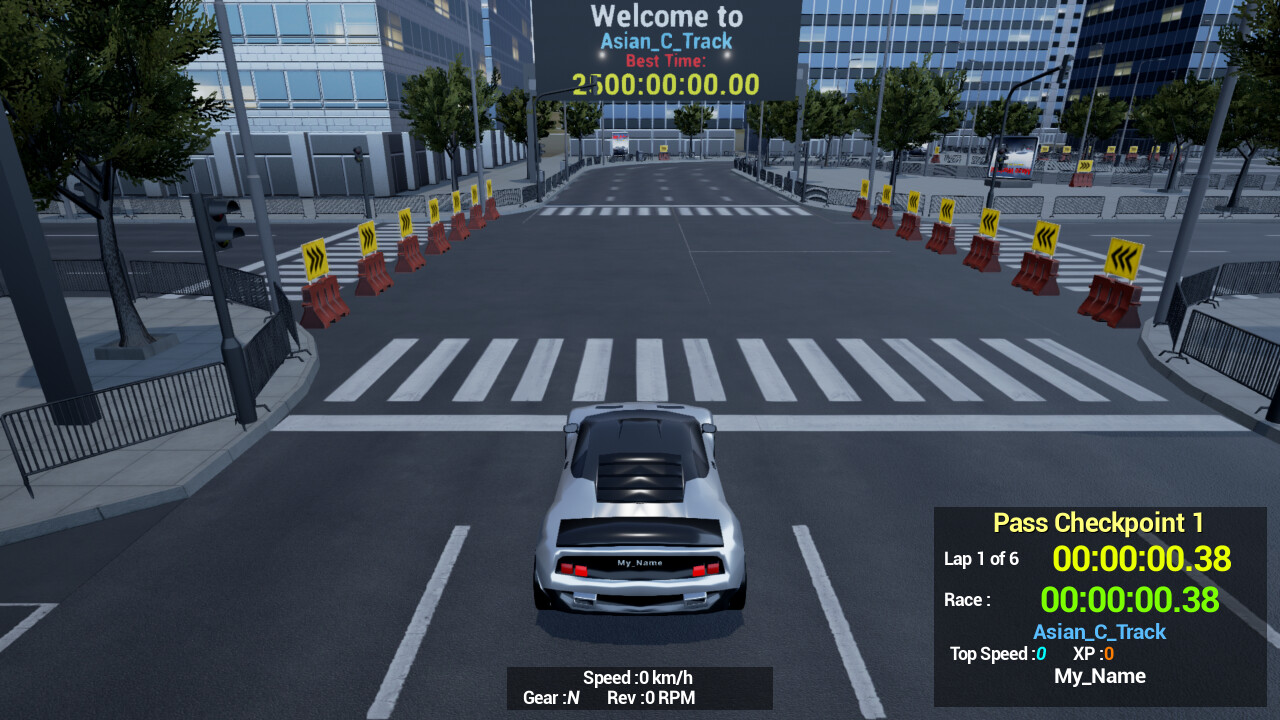
Task: Expand the speed and gear info bar
Action: [639, 688]
